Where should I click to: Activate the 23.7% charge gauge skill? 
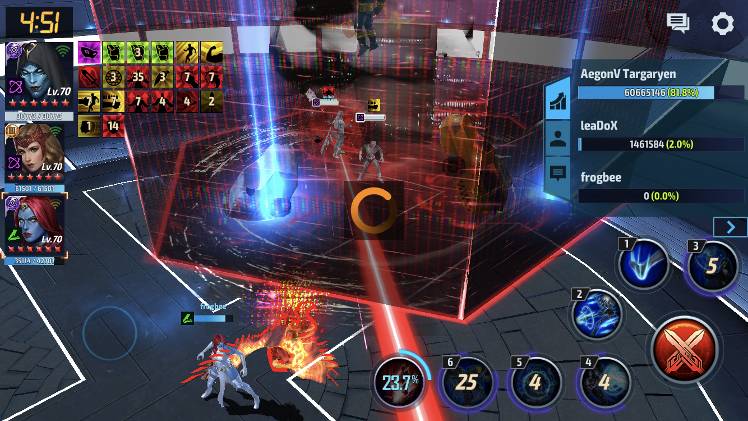pos(399,381)
